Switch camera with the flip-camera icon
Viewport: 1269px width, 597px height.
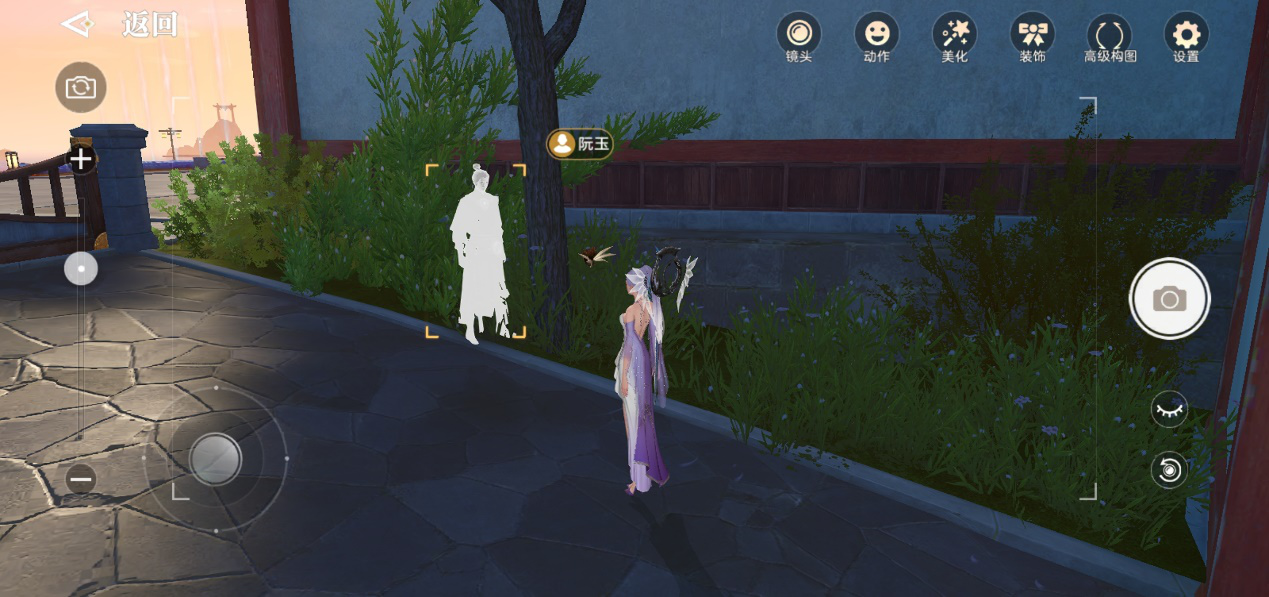80,87
